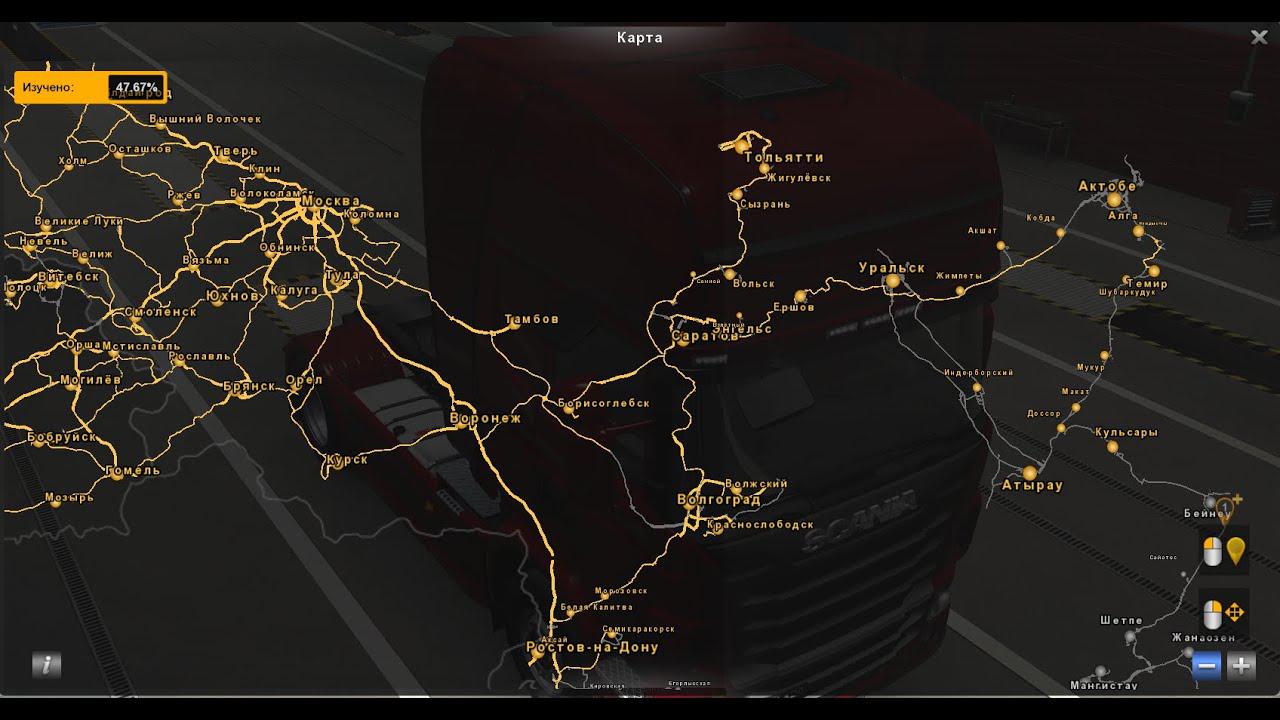Select the Ростов-на-Дону city marker
Viewport: 1280px width, 720px height.
pos(558,634)
